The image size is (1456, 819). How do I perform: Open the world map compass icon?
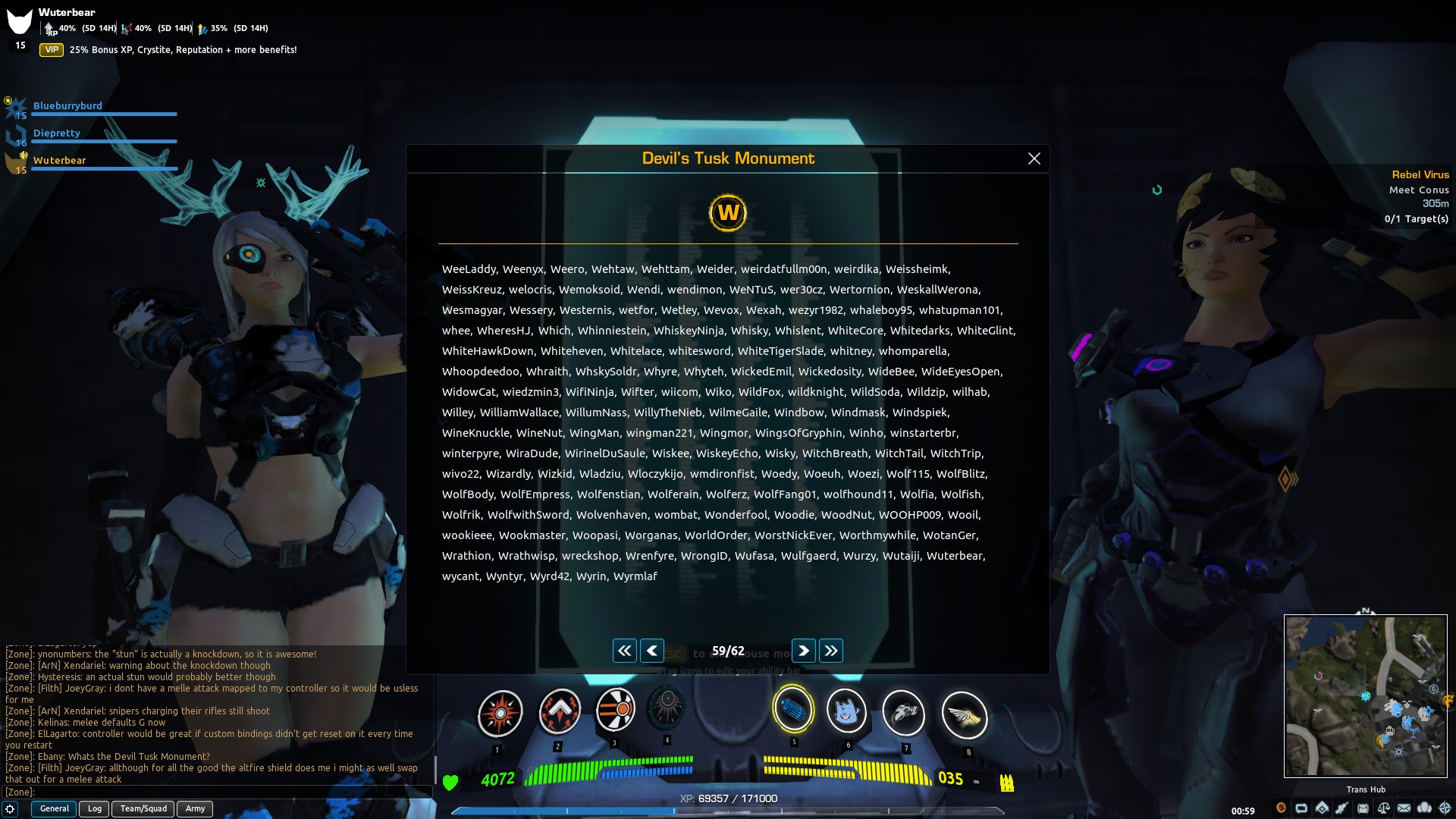pyautogui.click(x=1446, y=808)
